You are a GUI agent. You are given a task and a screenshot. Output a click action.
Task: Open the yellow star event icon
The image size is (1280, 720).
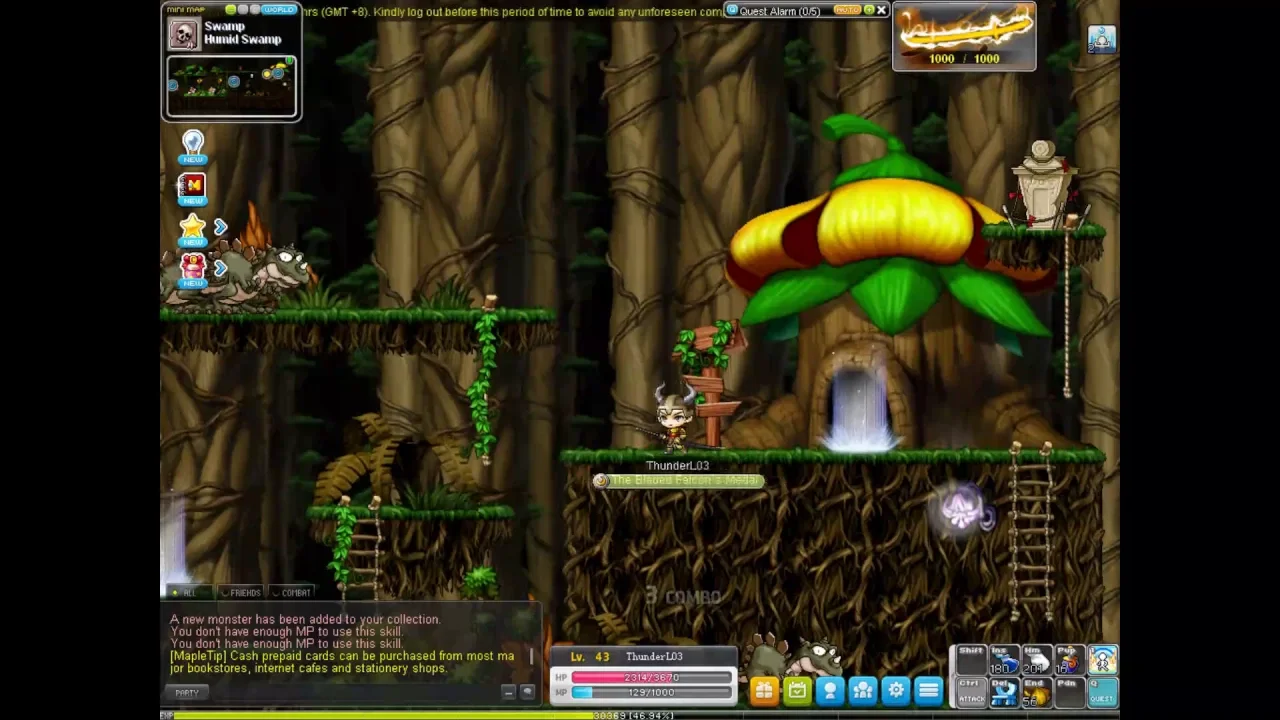tap(193, 229)
